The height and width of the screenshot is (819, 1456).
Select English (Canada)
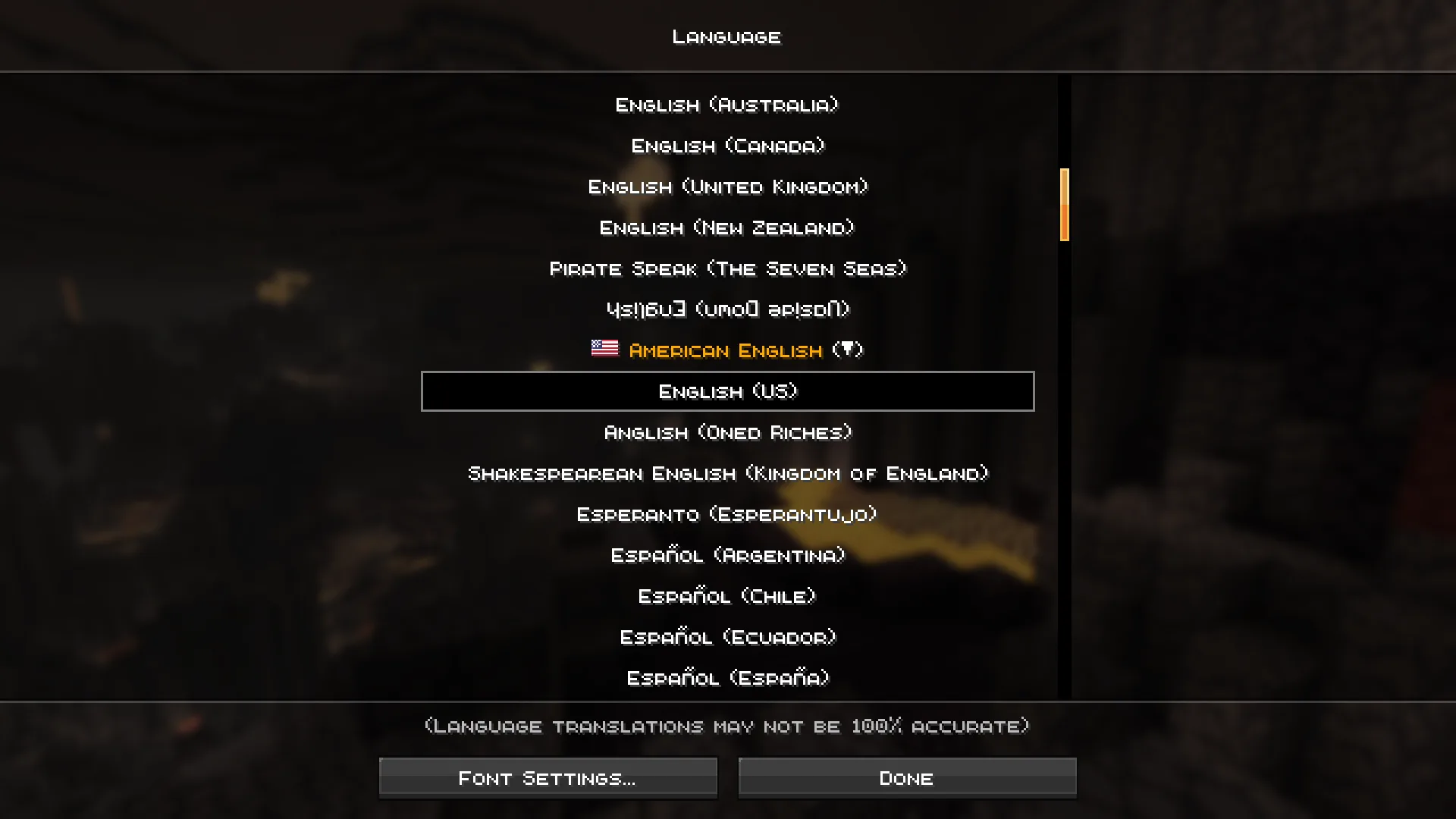point(726,146)
